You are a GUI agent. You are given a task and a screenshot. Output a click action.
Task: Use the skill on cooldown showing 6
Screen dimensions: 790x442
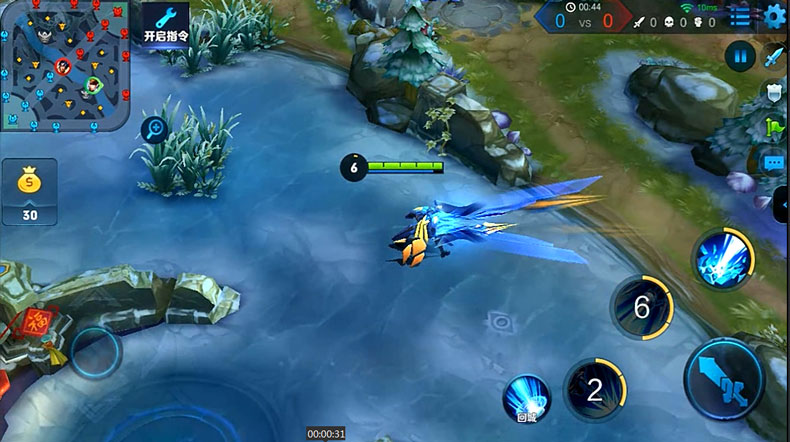[x=641, y=306]
